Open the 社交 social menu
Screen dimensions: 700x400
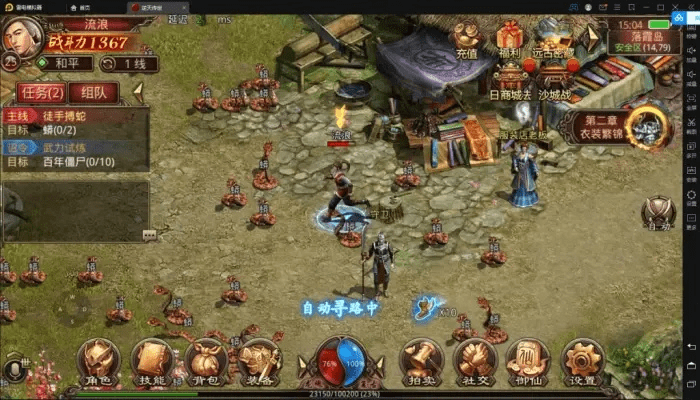474,361
